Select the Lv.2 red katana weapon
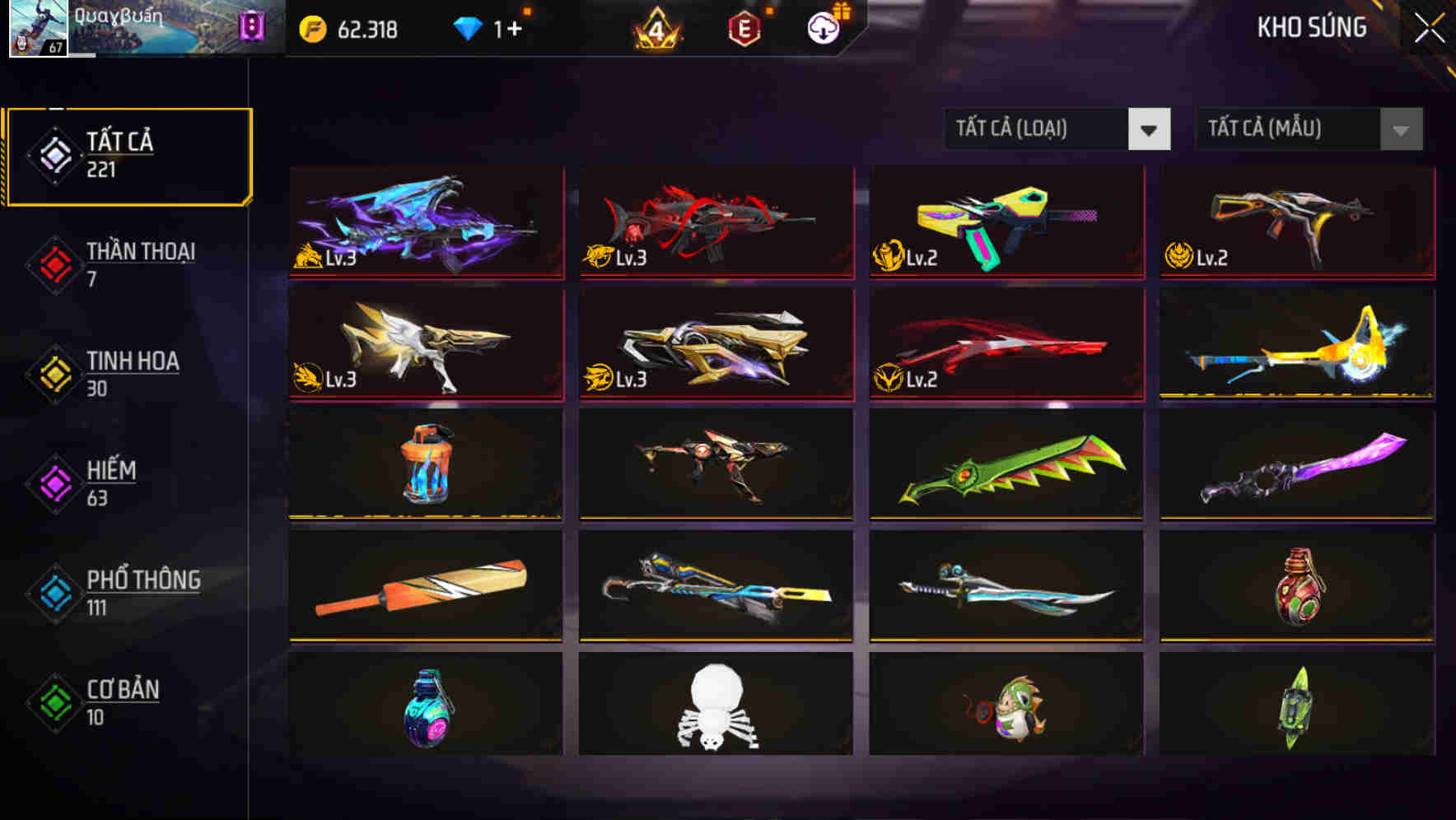Screen dimensions: 1456x820 (1004, 345)
